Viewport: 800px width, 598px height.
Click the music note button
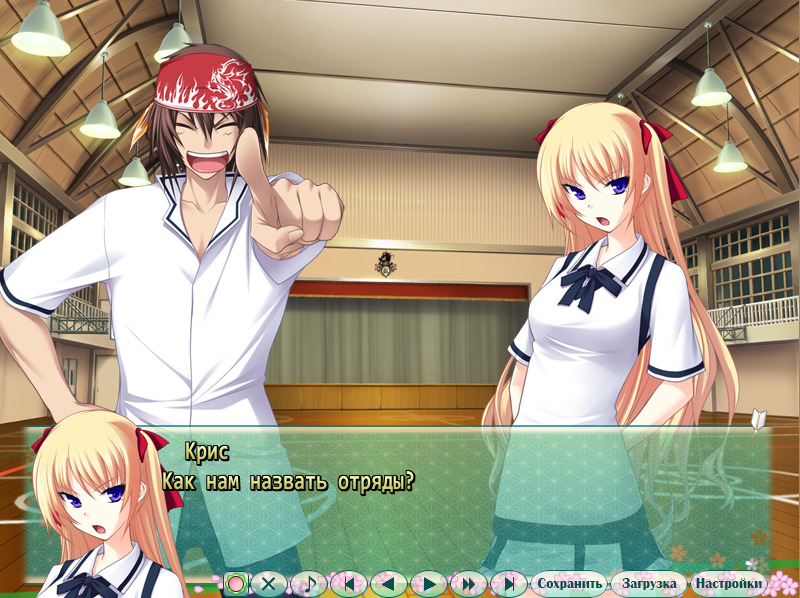coord(308,583)
